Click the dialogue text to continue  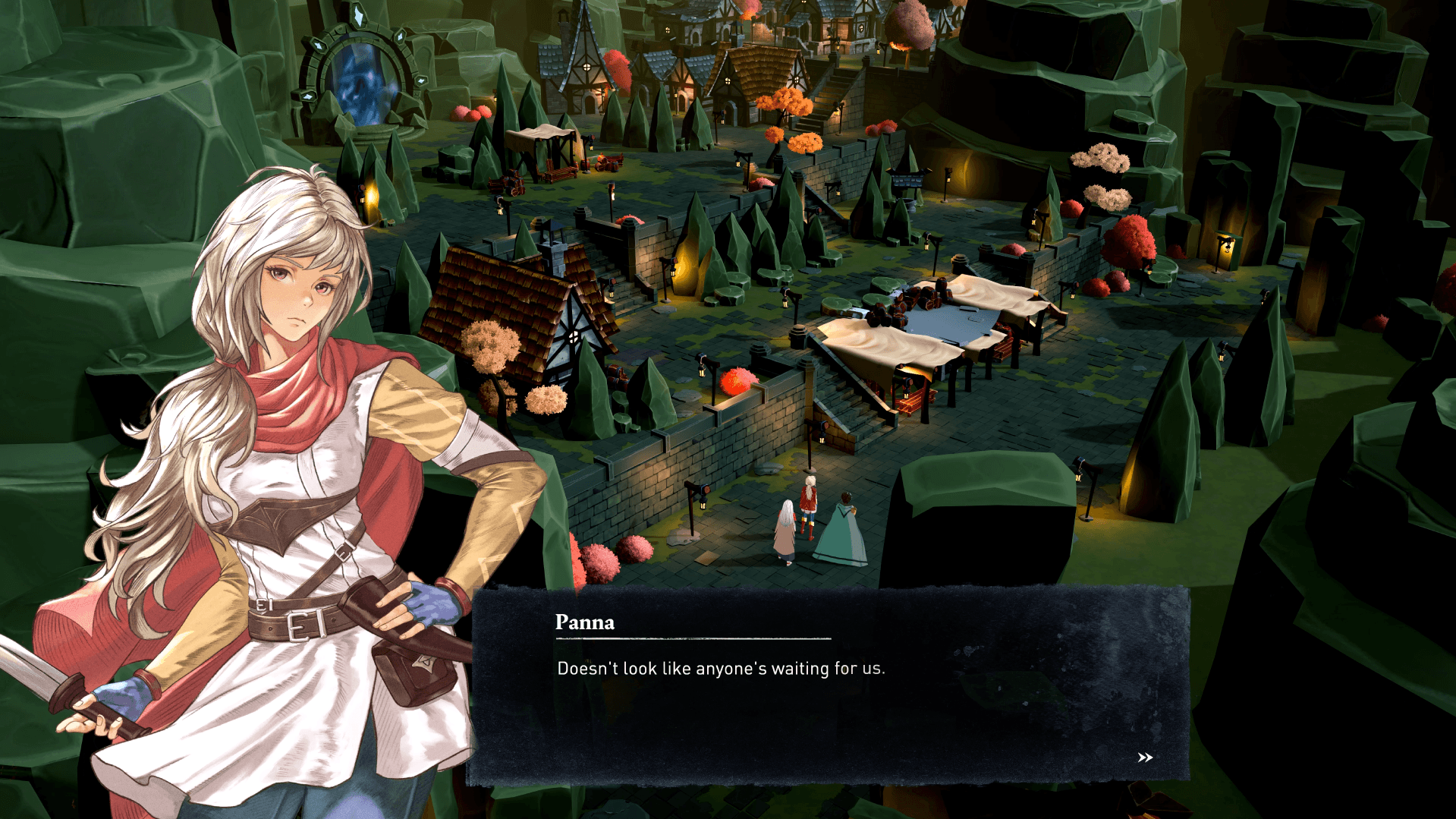[721, 669]
